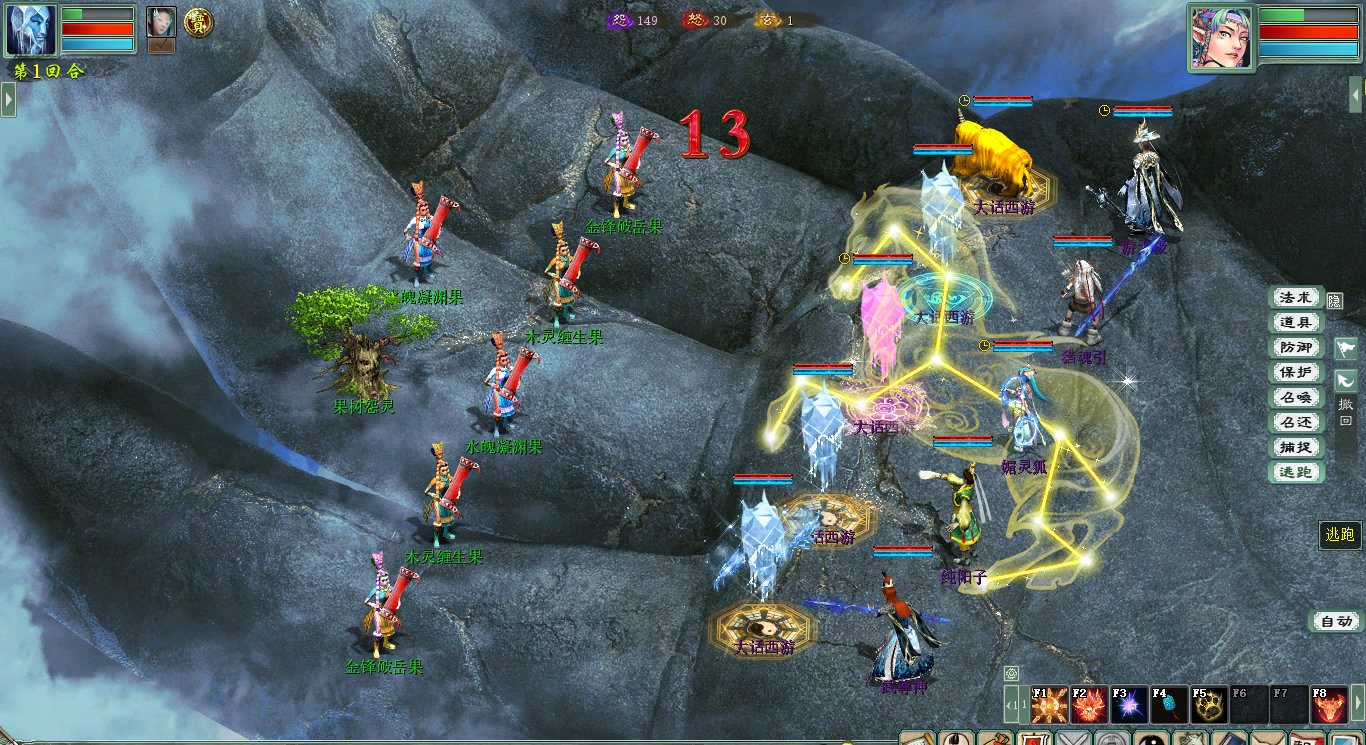Activate the F5 golden paw skill
The image size is (1366, 745).
[1210, 705]
